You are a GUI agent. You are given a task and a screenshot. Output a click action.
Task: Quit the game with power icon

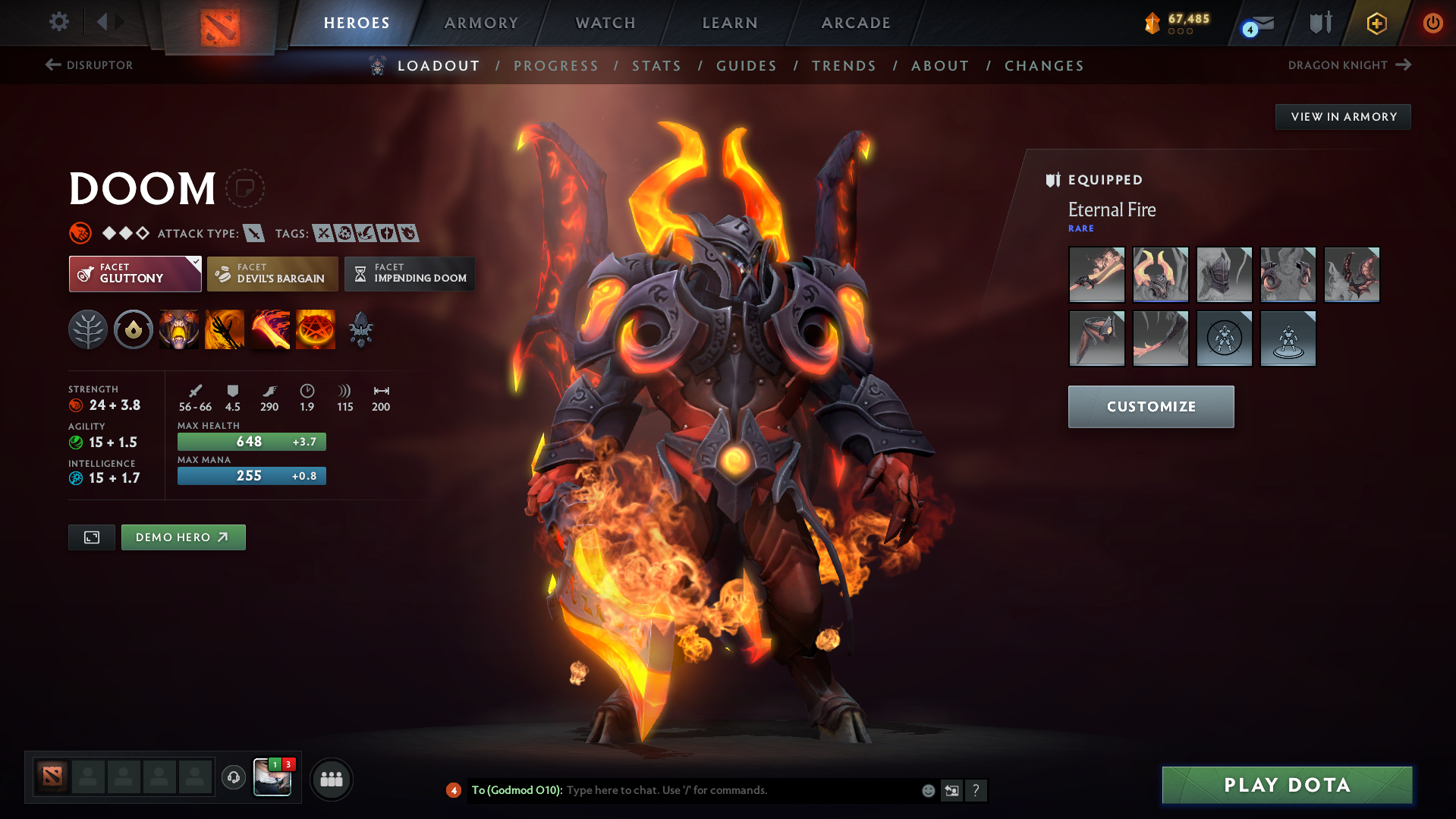pyautogui.click(x=1432, y=23)
